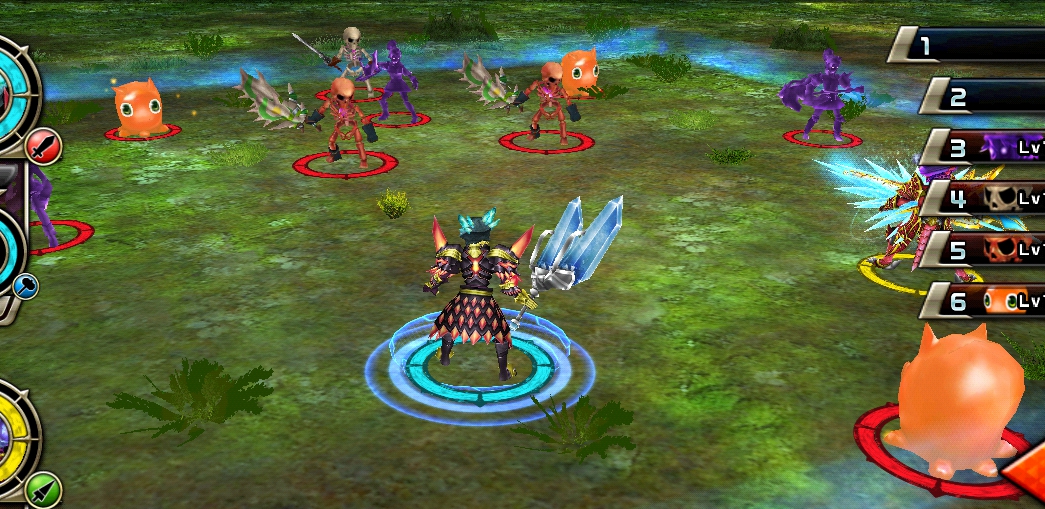Choose the purple monster entry numbered 3

point(985,148)
